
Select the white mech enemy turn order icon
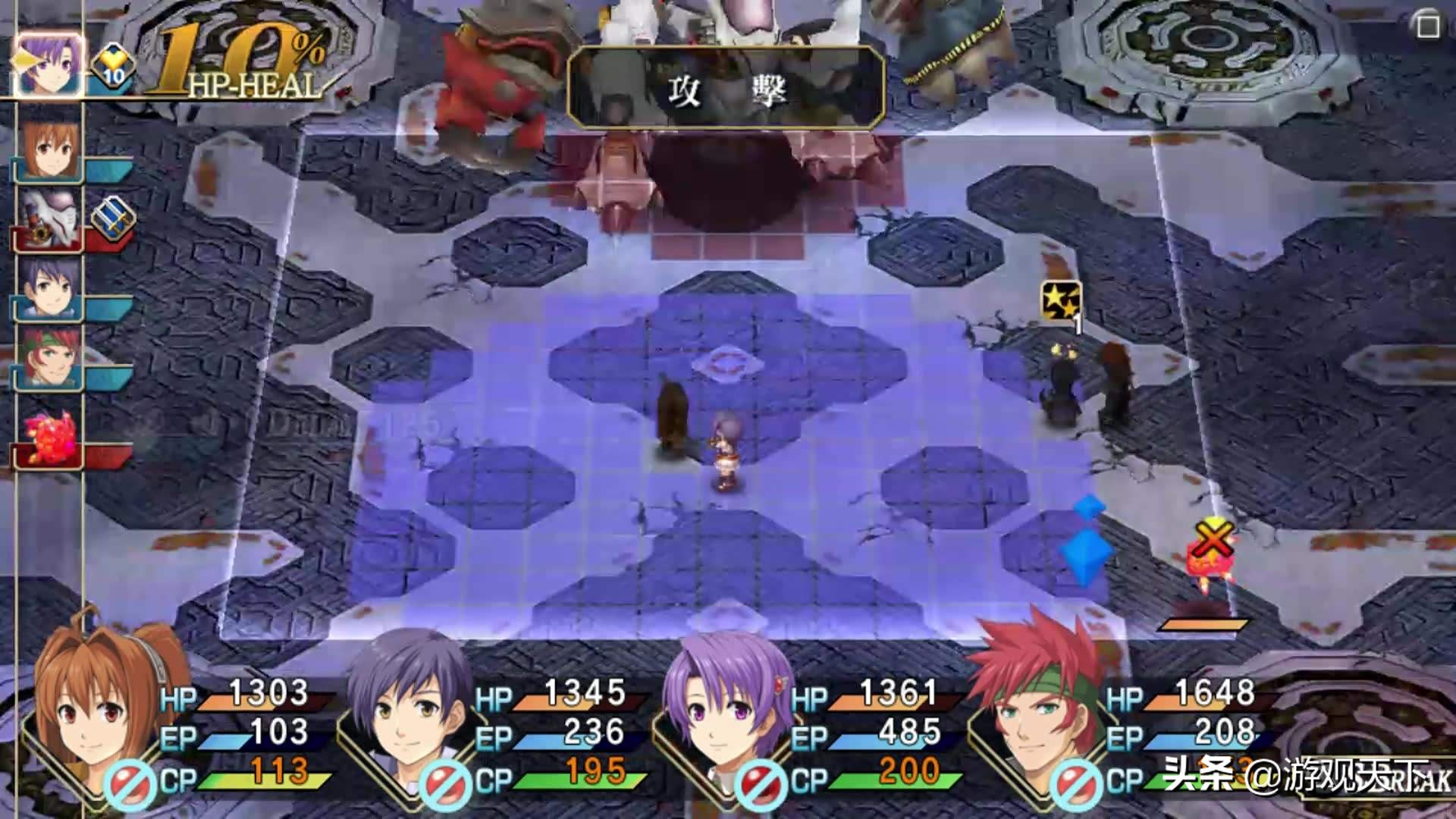tap(49, 218)
